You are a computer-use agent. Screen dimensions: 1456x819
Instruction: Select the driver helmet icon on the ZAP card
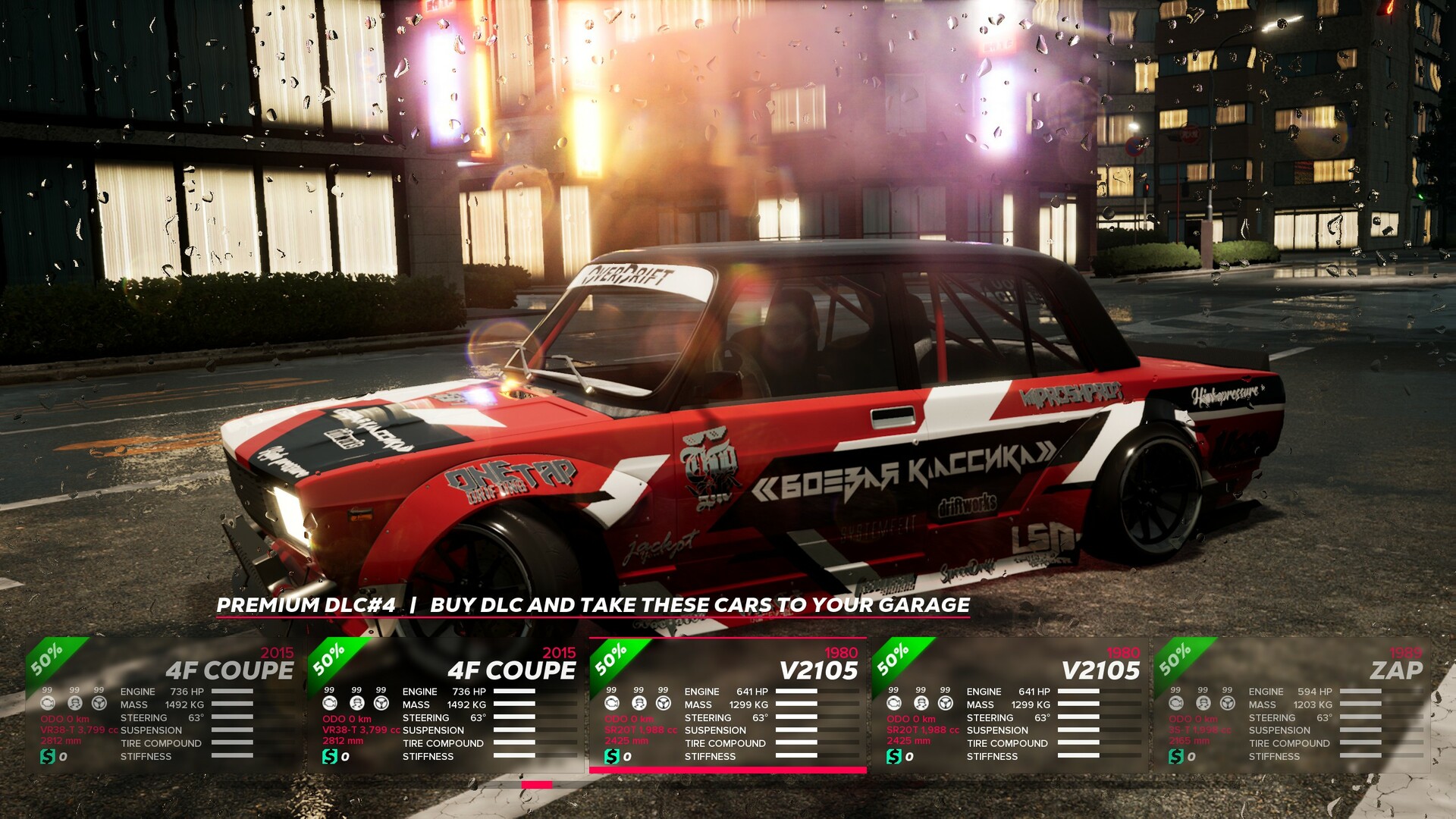click(1203, 704)
